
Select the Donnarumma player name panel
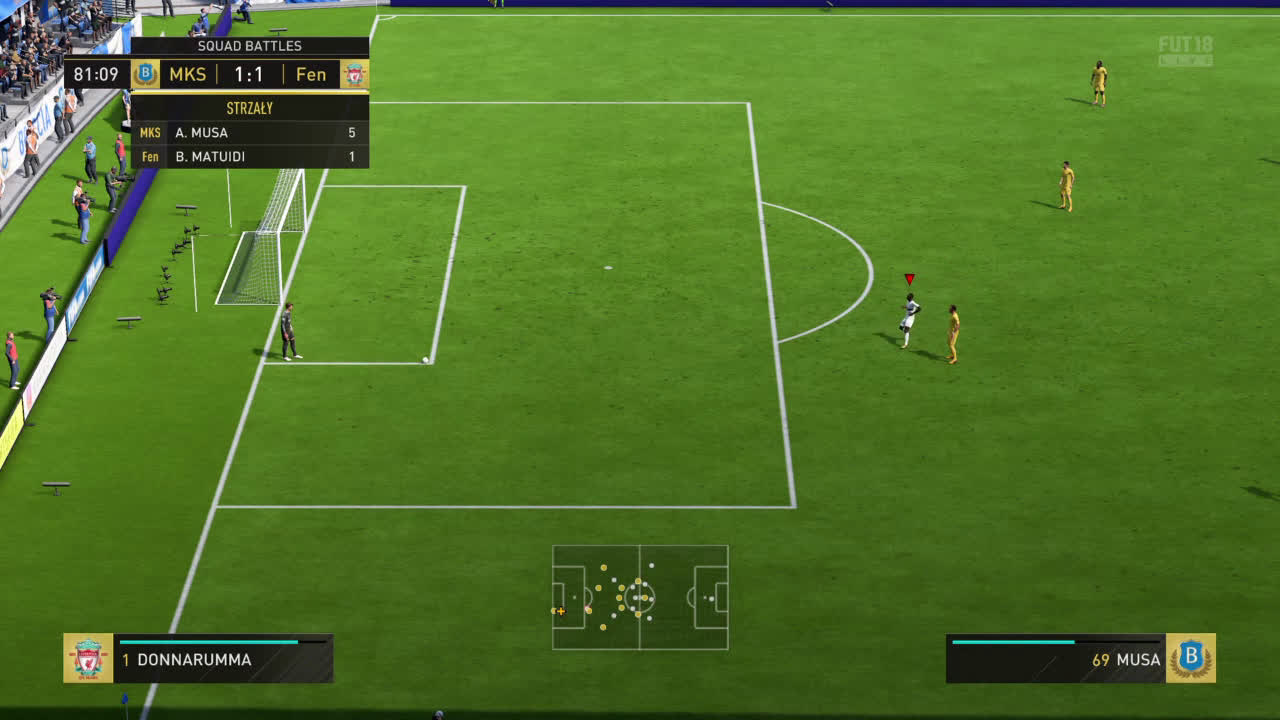coord(223,659)
